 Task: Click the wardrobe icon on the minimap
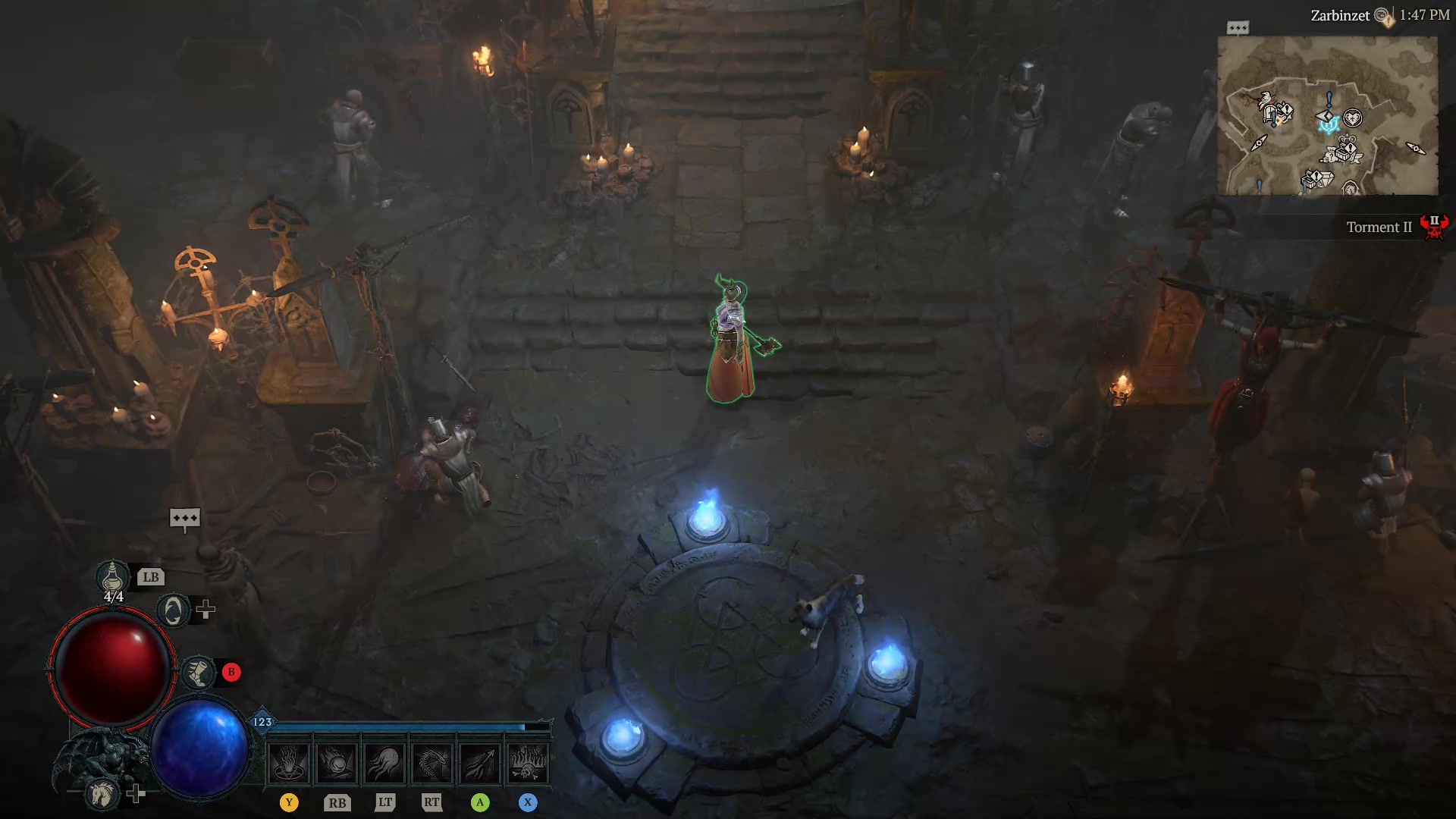tap(1269, 112)
